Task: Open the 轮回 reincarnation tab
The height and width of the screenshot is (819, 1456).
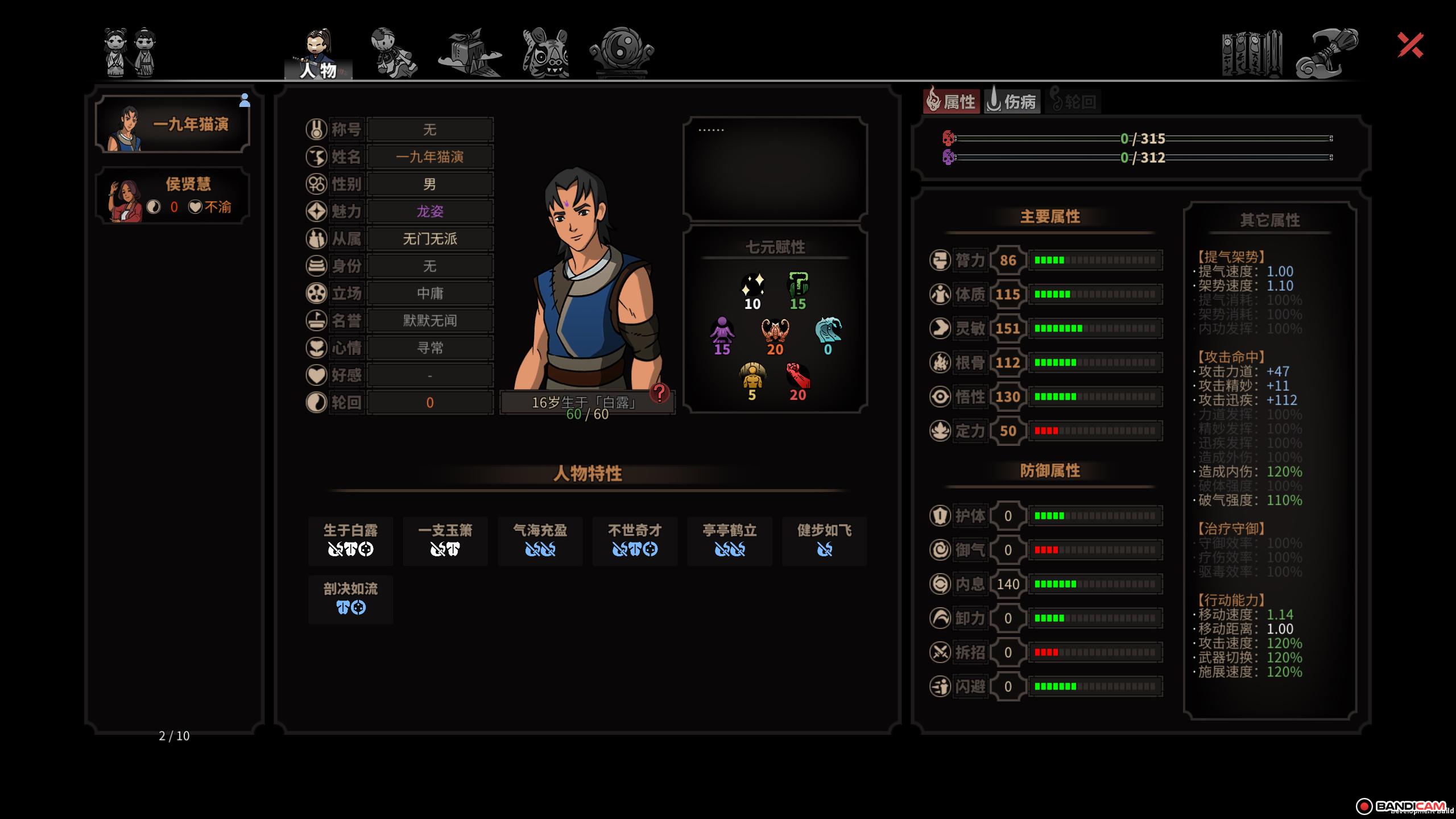Action: [x=1073, y=102]
